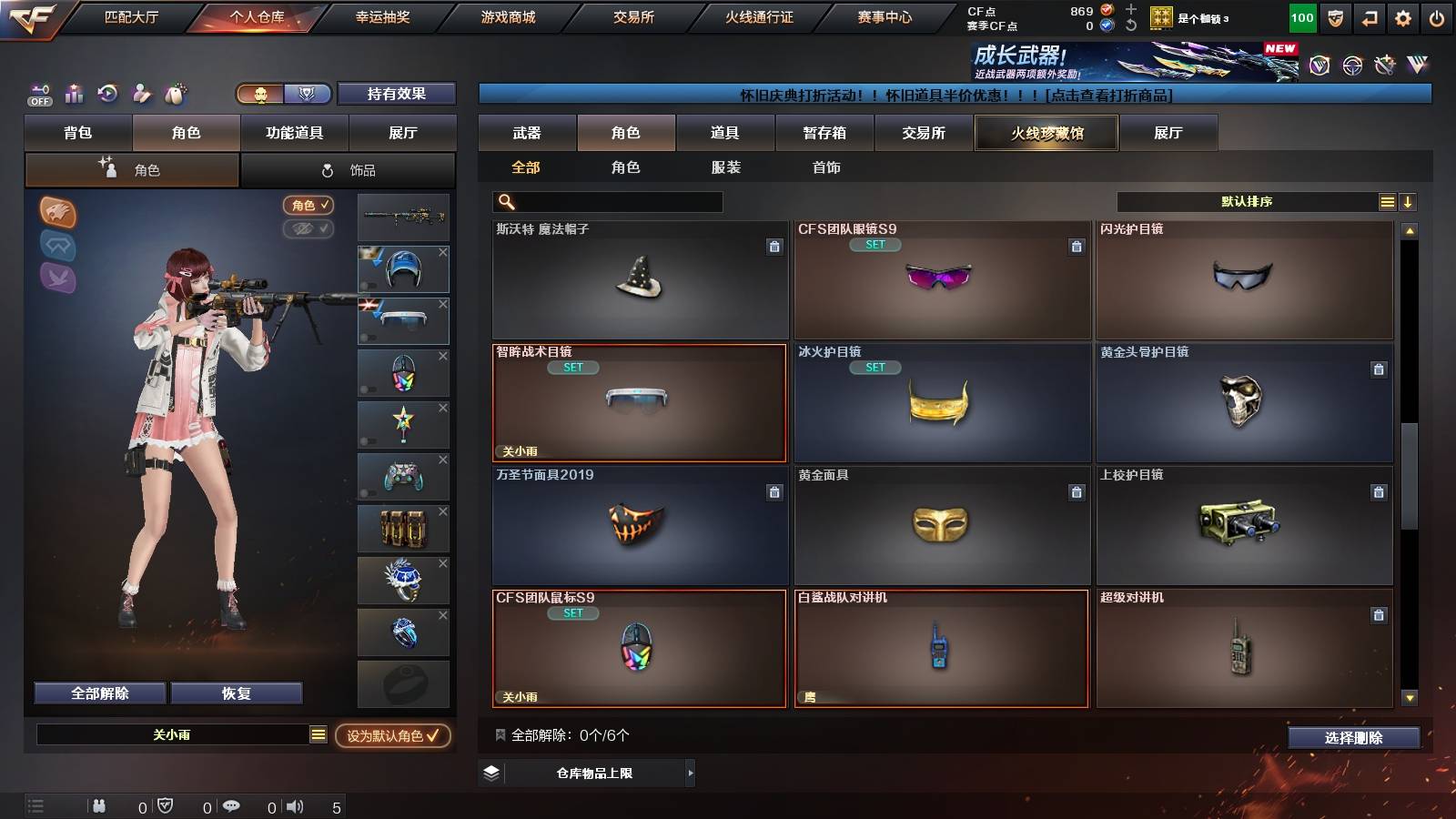
Task: Switch to the 火线珍藏馆 tab
Action: 1045,133
